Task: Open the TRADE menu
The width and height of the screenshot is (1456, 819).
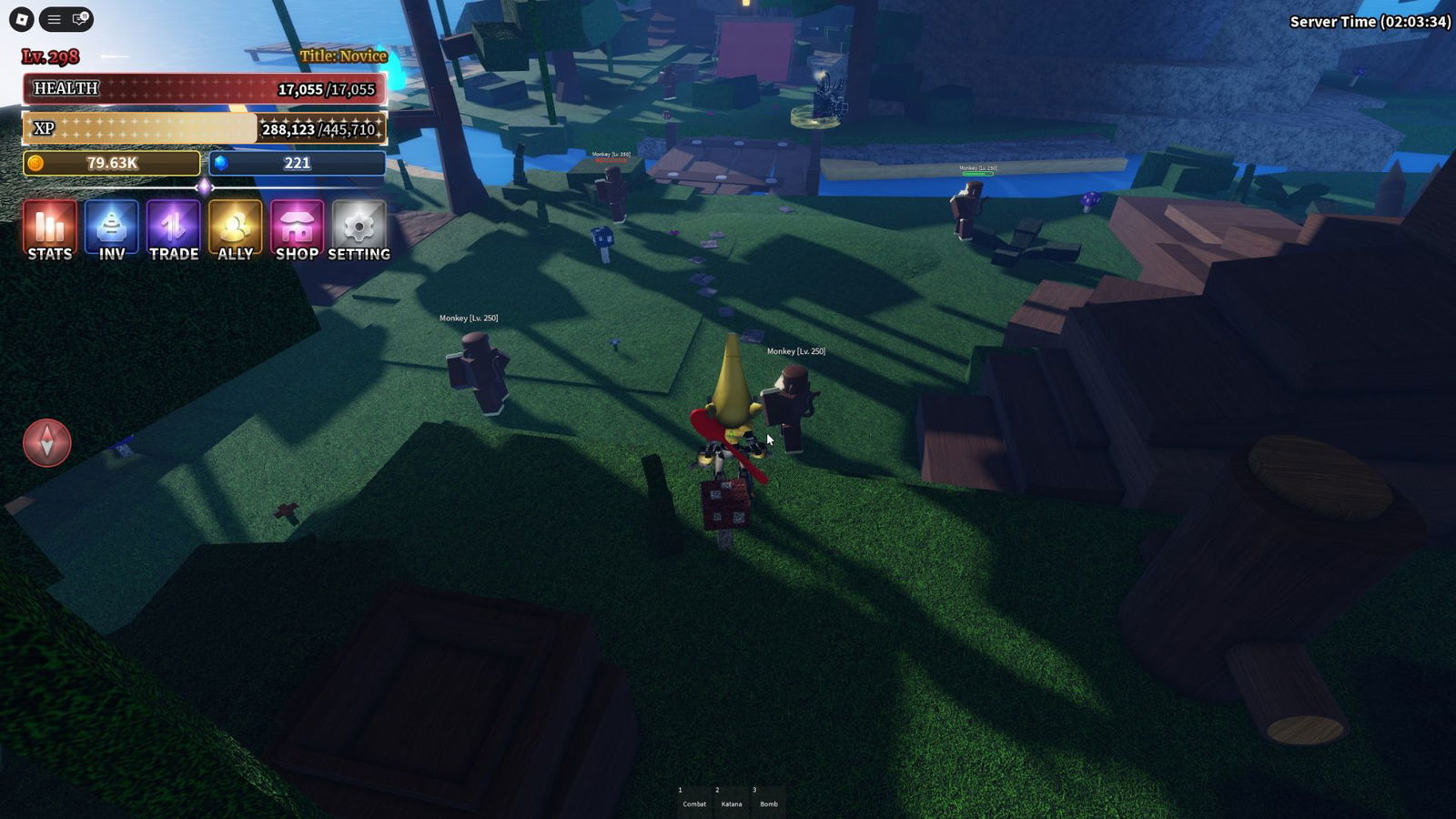Action: pos(173,231)
